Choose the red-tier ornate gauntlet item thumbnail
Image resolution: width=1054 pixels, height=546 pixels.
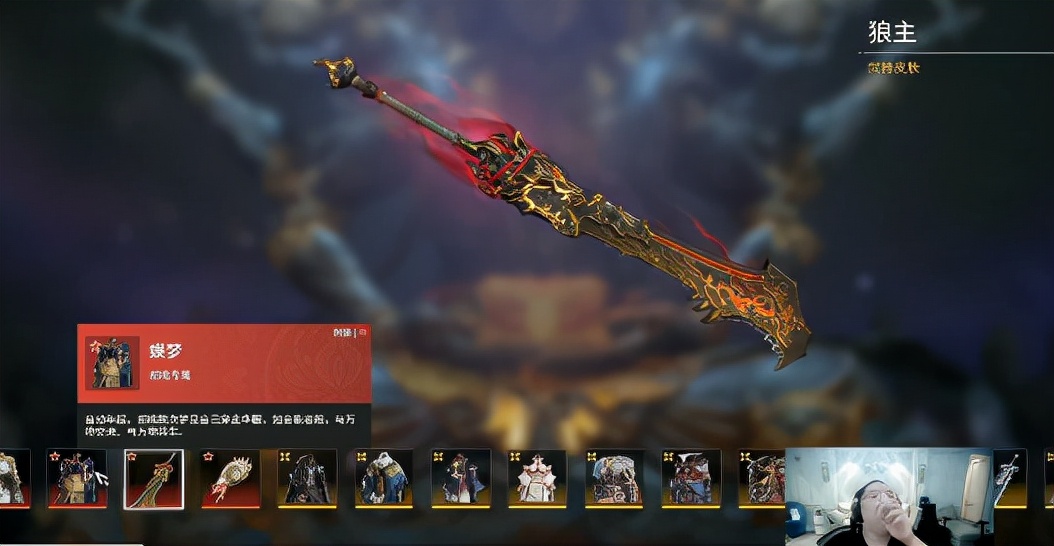pos(230,478)
